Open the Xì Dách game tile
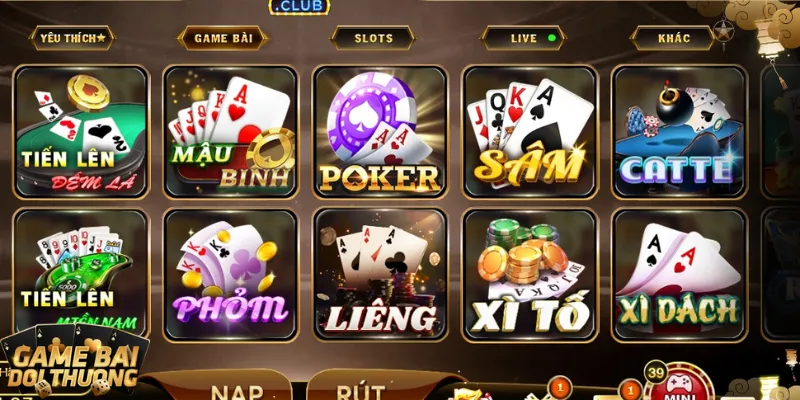Screen dimensions: 800x400 678,273
